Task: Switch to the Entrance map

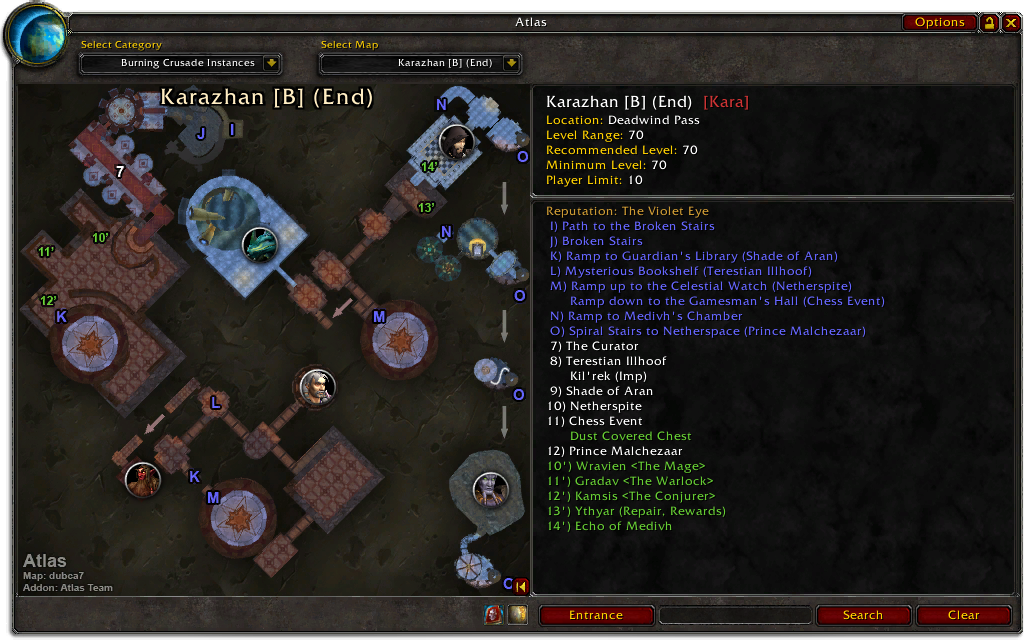Action: [596, 615]
